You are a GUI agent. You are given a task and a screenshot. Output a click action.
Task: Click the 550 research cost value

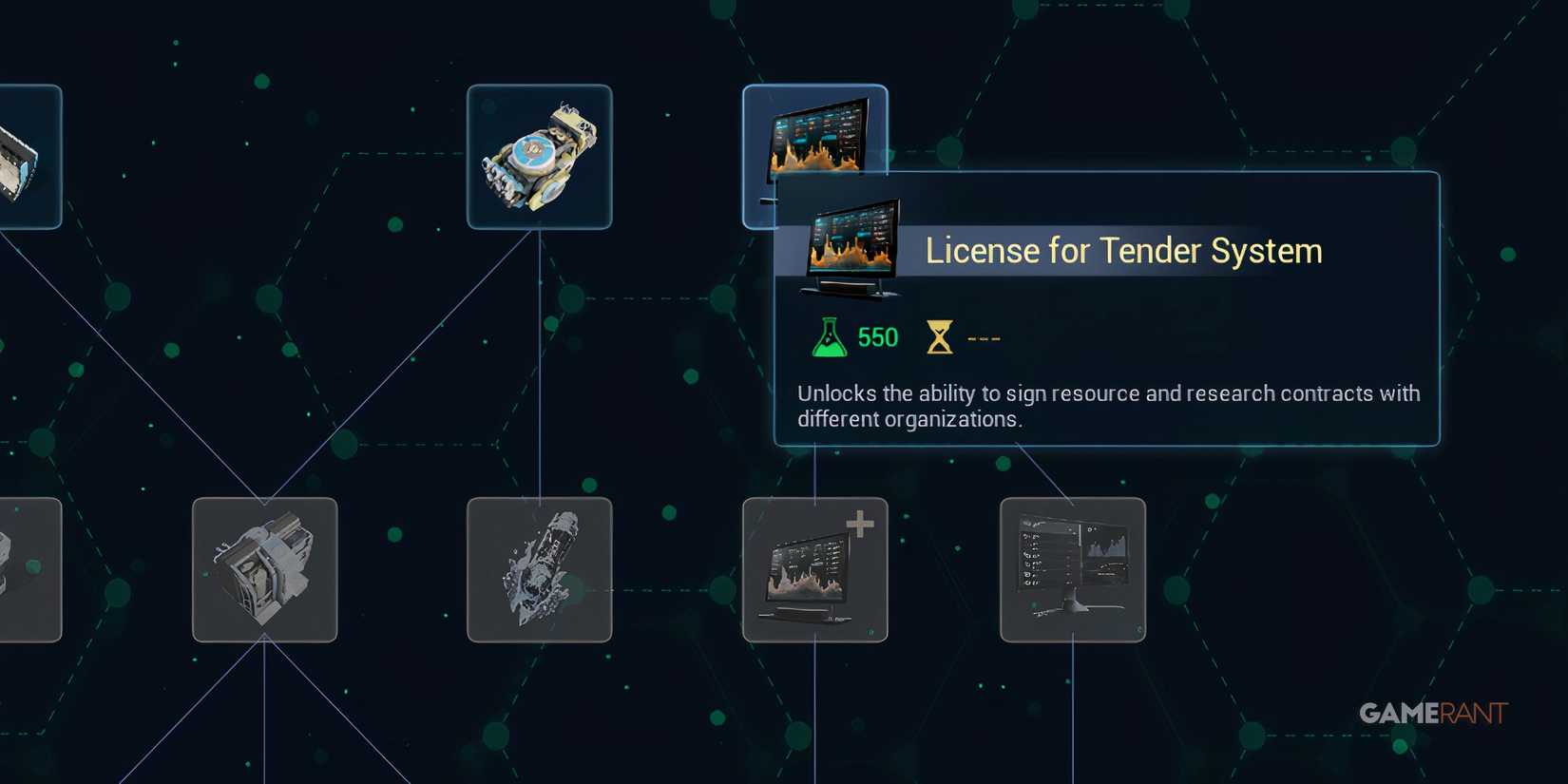(879, 335)
